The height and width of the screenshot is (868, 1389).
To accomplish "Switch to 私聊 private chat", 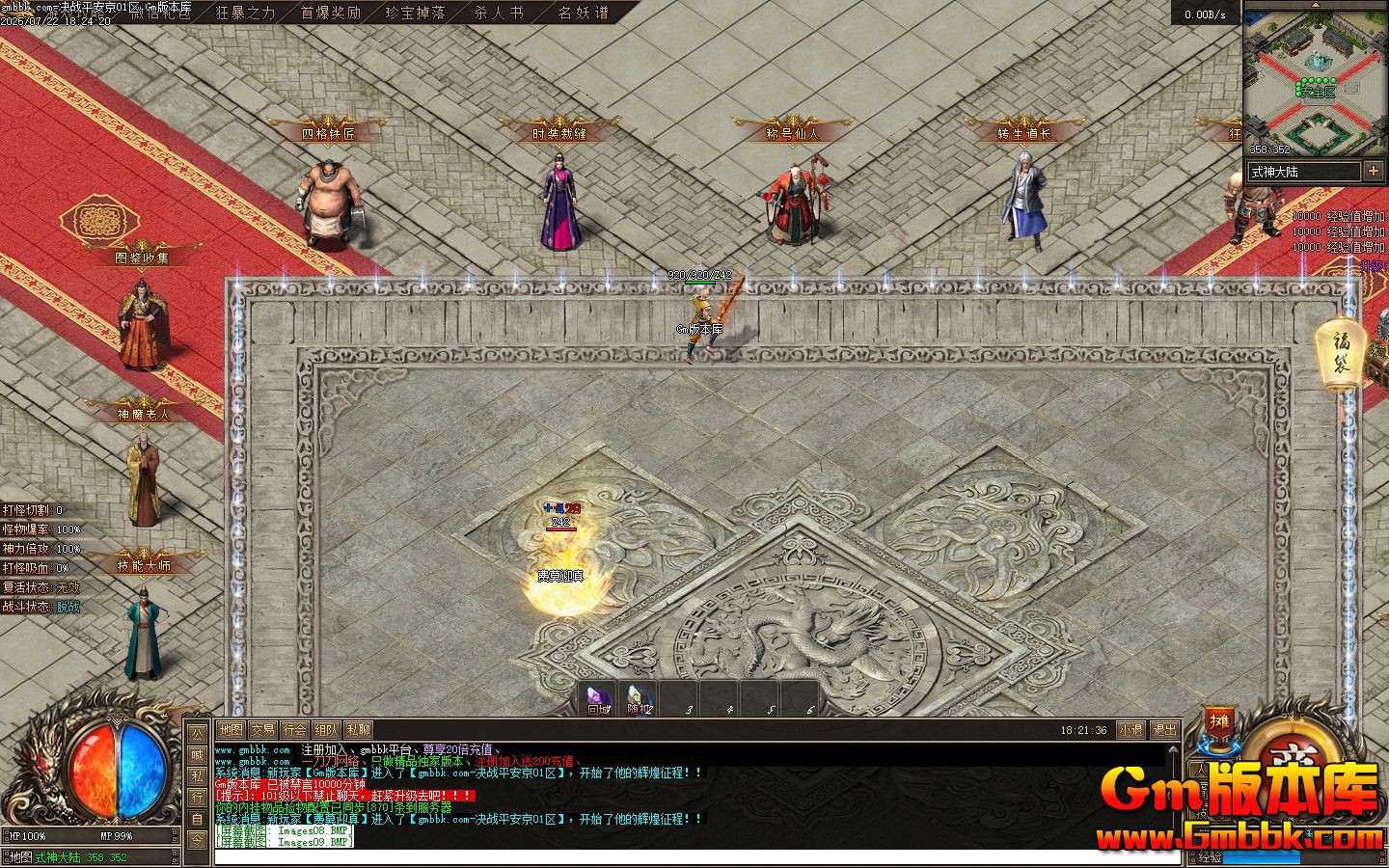I will point(358,730).
